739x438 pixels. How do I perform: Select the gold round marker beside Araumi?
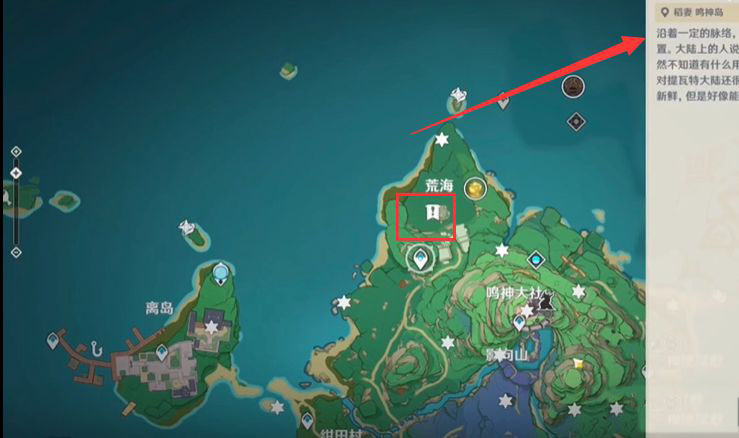475,188
